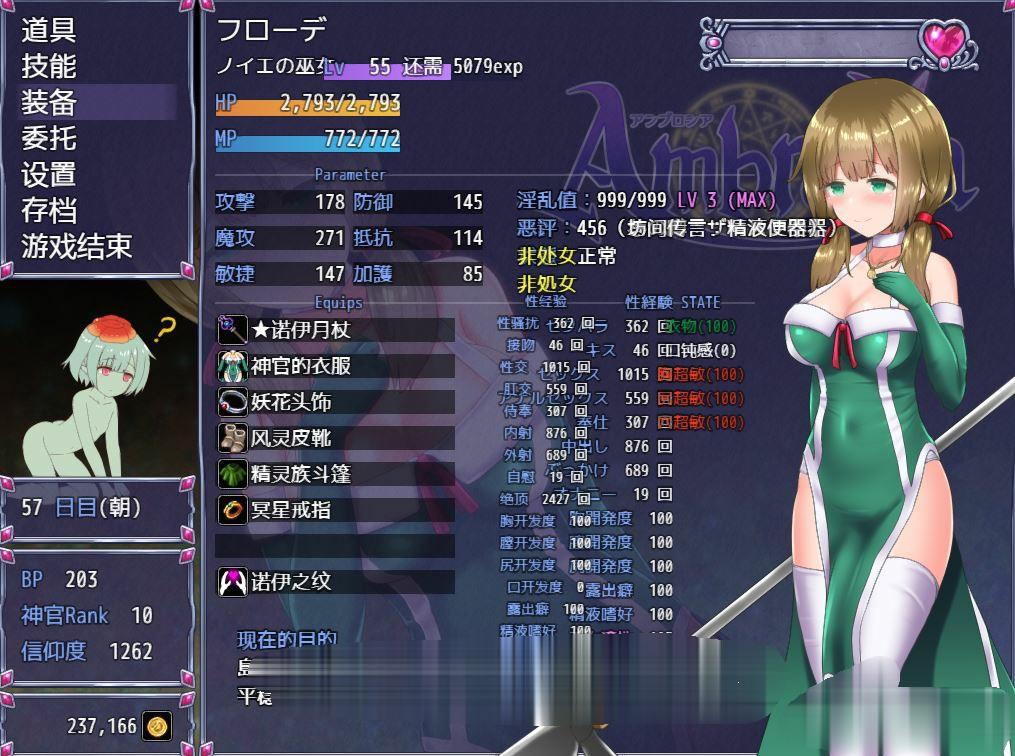Go to 设置 settings

[50, 174]
